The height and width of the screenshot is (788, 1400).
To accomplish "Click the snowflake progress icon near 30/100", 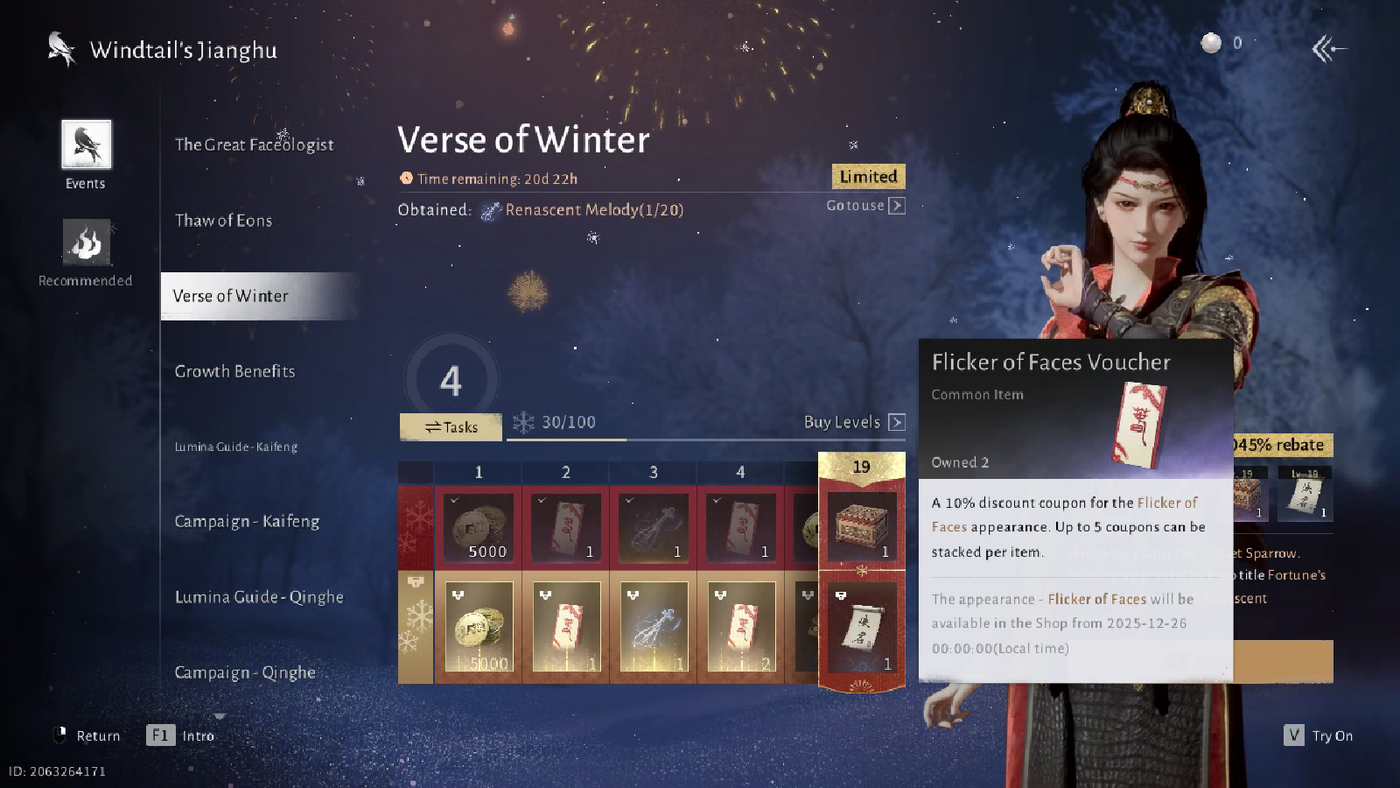I will pyautogui.click(x=523, y=422).
